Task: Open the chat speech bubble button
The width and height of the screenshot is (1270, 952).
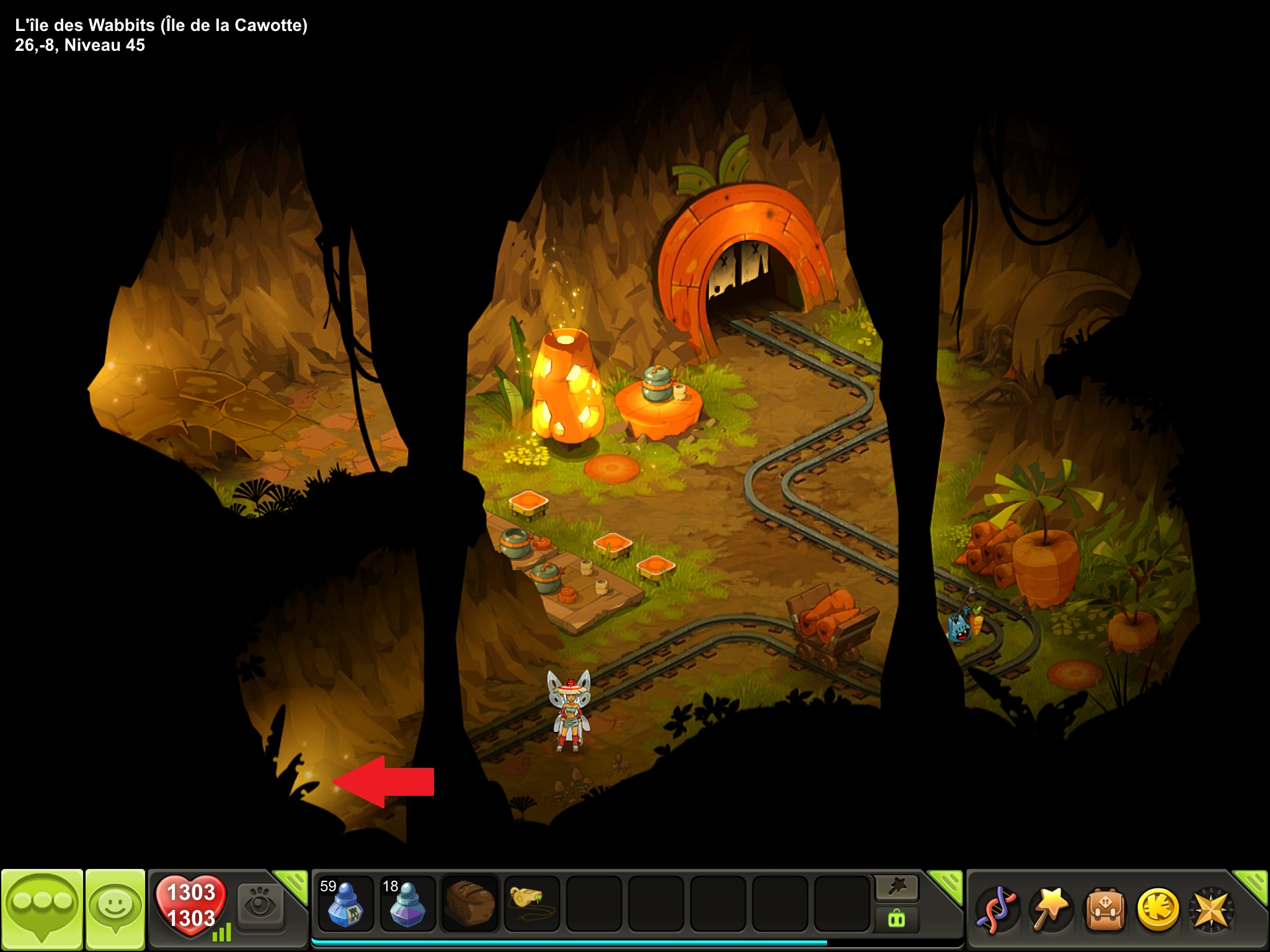Action: pos(42,909)
